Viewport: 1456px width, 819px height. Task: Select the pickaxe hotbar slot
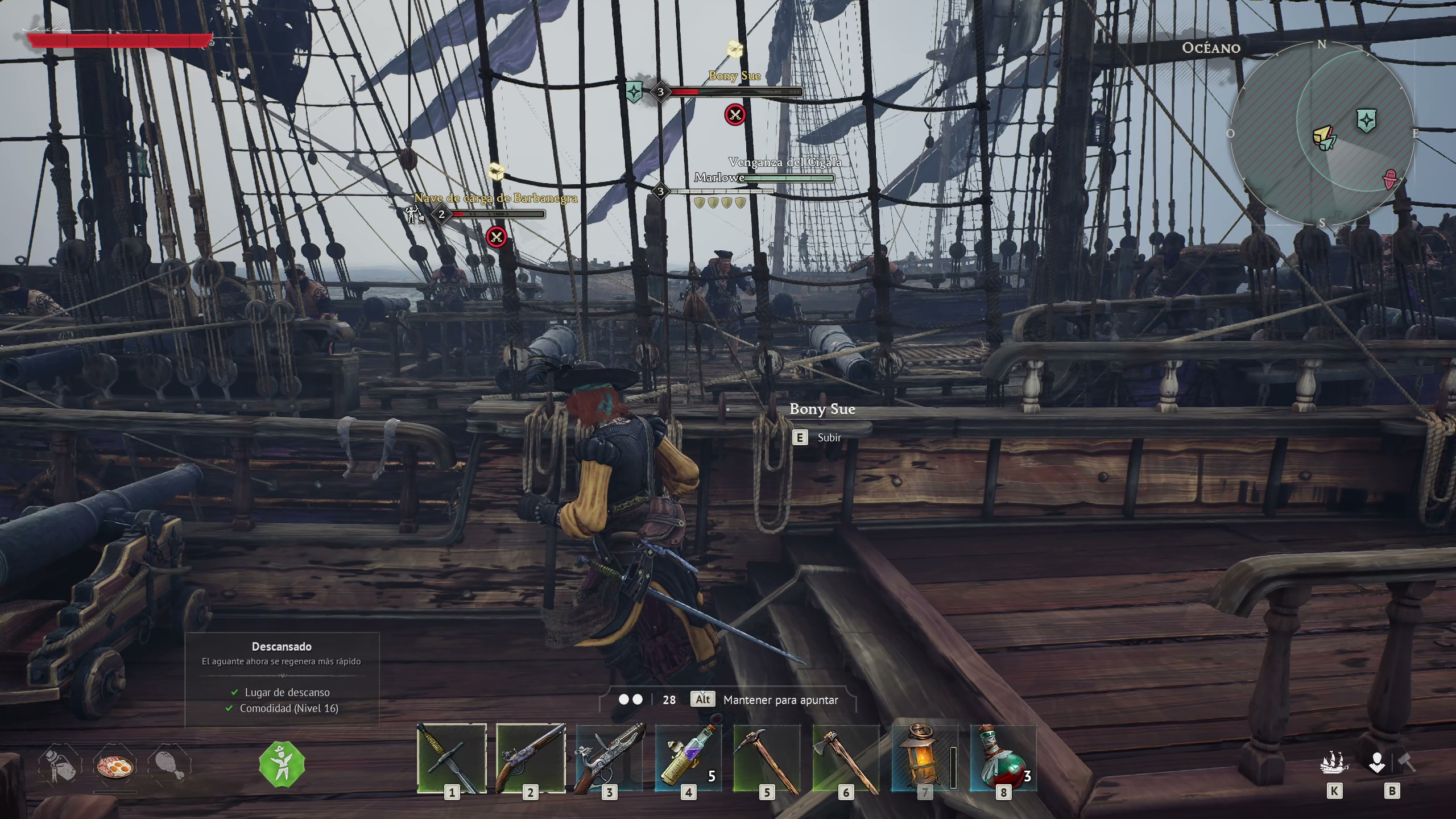tap(767, 758)
